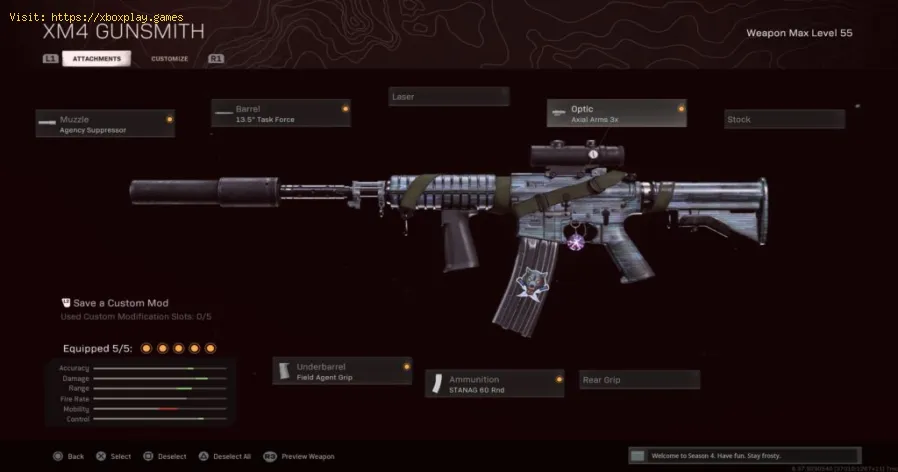Open the Customize tab
The image size is (898, 472).
169,59
